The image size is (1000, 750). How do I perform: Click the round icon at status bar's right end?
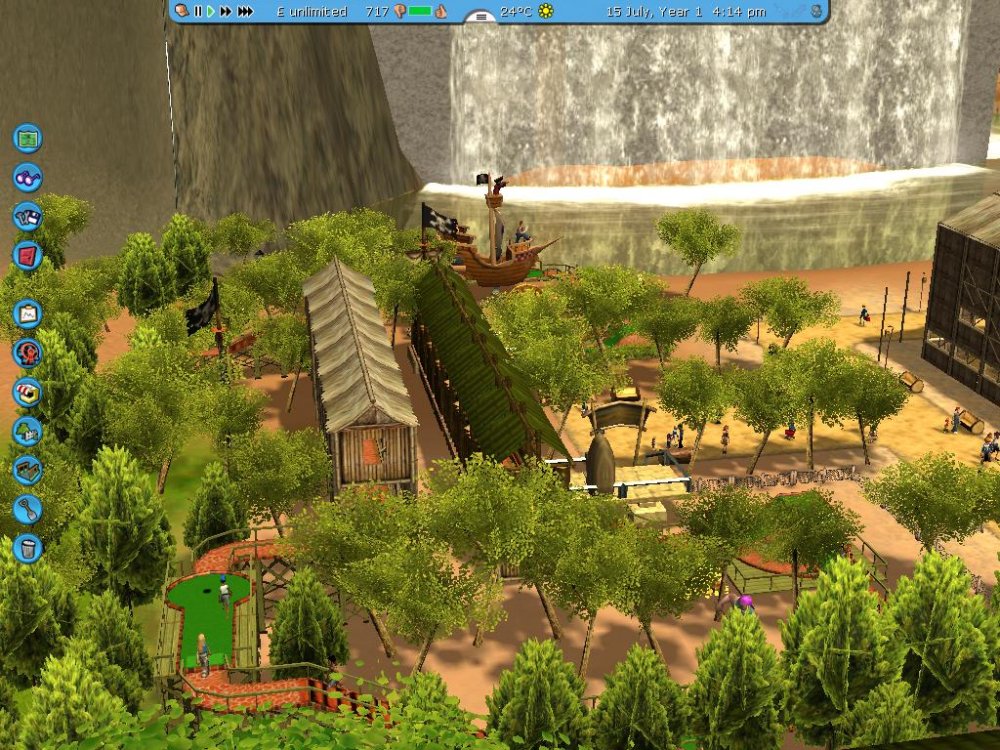pyautogui.click(x=816, y=11)
